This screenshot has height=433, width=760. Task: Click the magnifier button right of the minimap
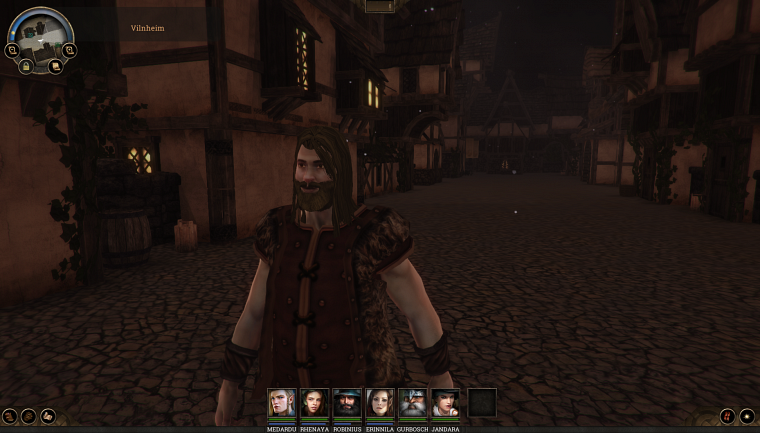(x=69, y=49)
